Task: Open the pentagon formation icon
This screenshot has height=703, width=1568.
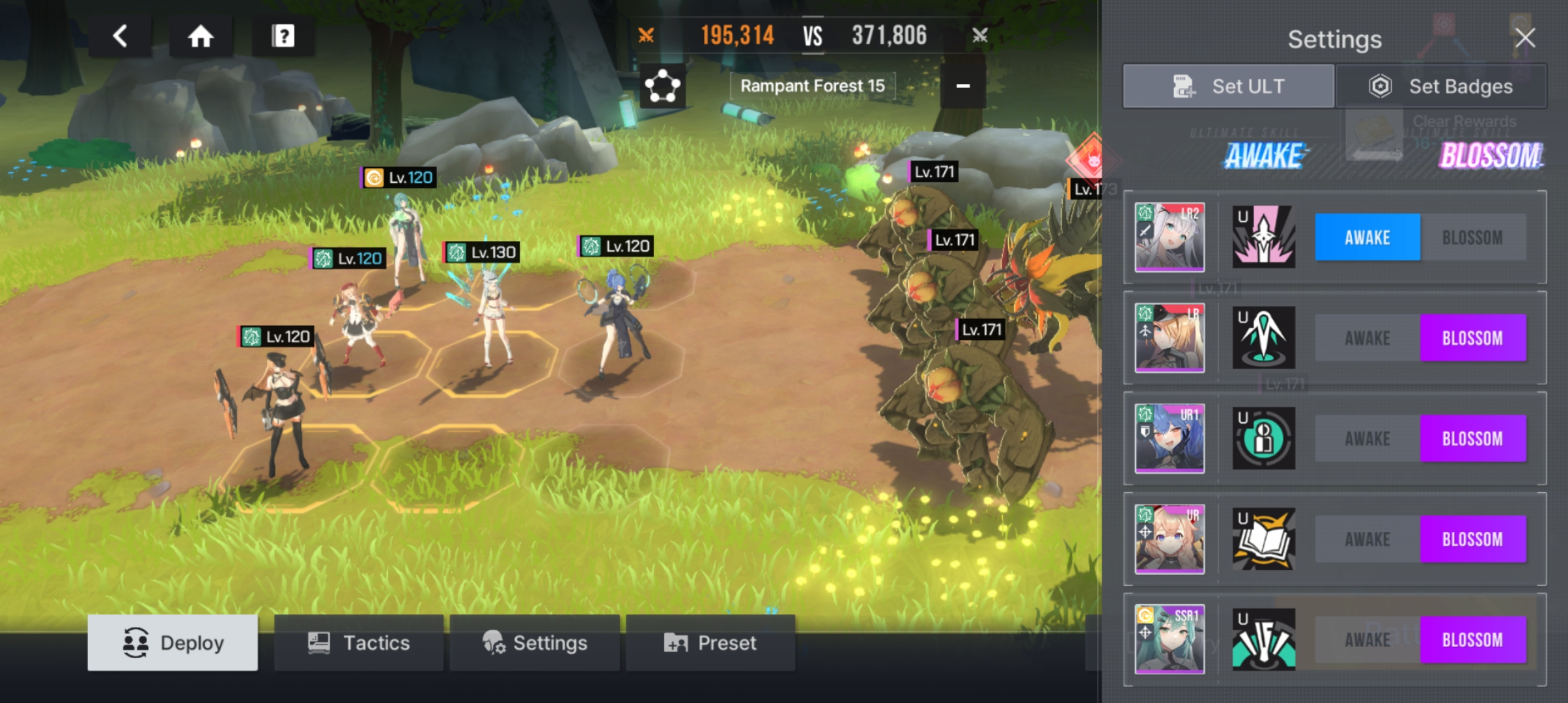Action: pos(662,86)
